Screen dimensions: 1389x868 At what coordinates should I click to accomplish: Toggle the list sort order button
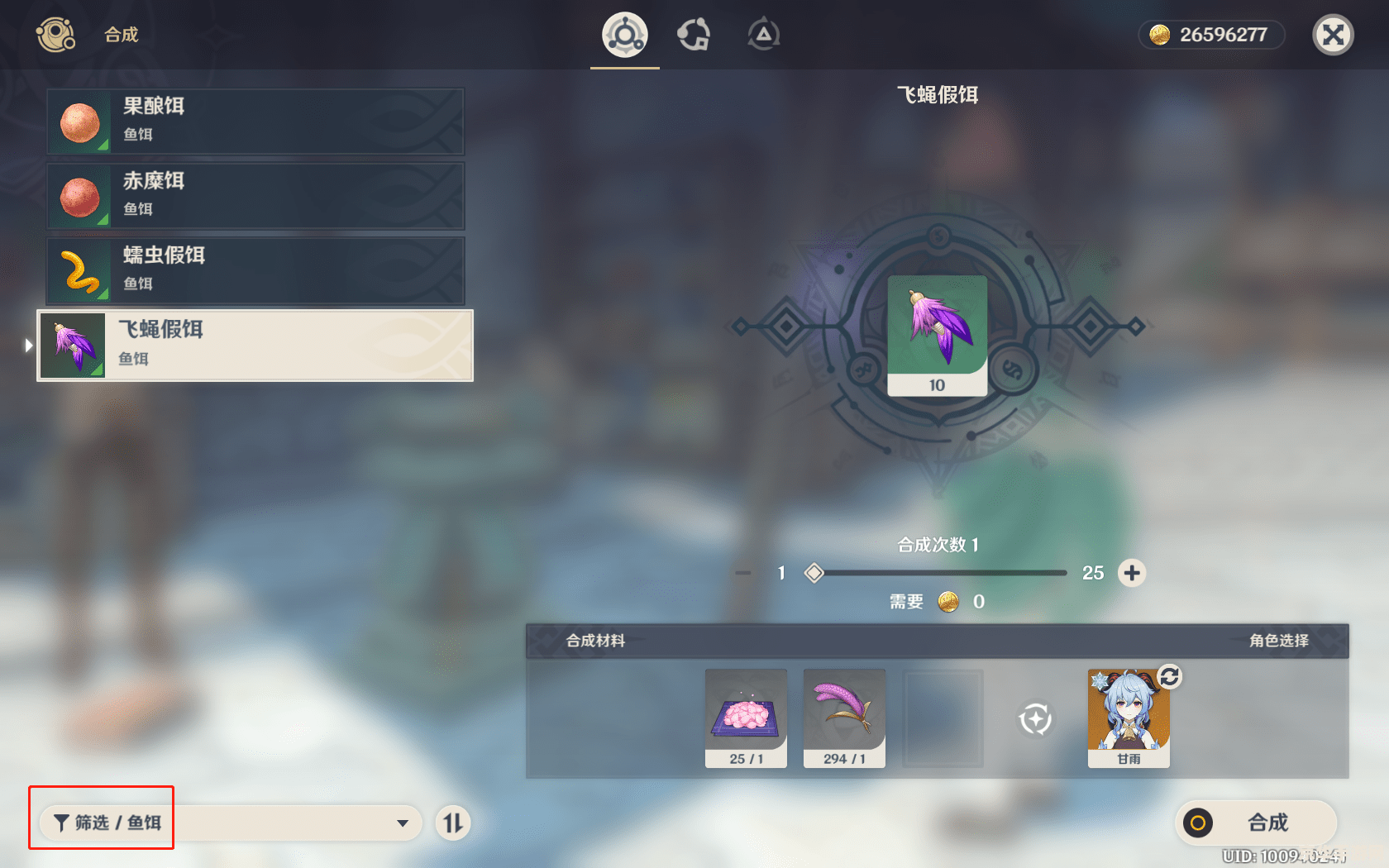click(453, 823)
